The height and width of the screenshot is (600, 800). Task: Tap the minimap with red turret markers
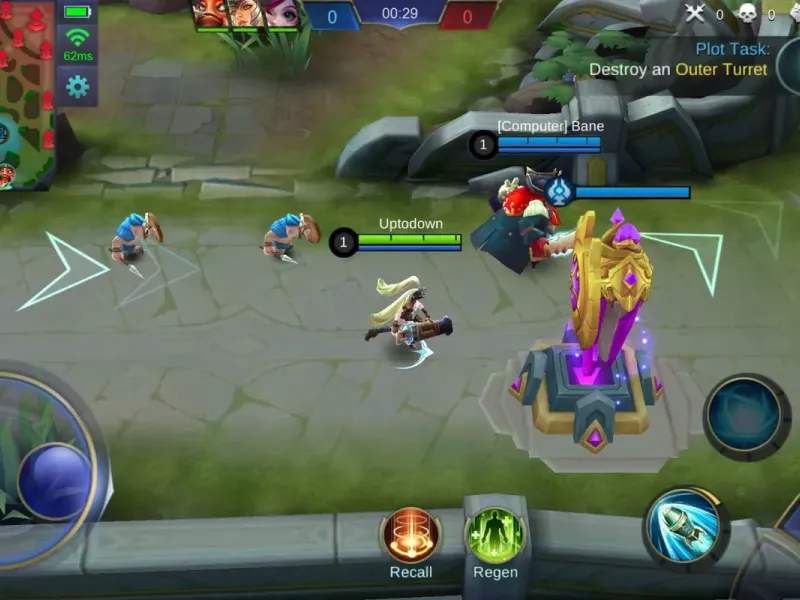27,95
